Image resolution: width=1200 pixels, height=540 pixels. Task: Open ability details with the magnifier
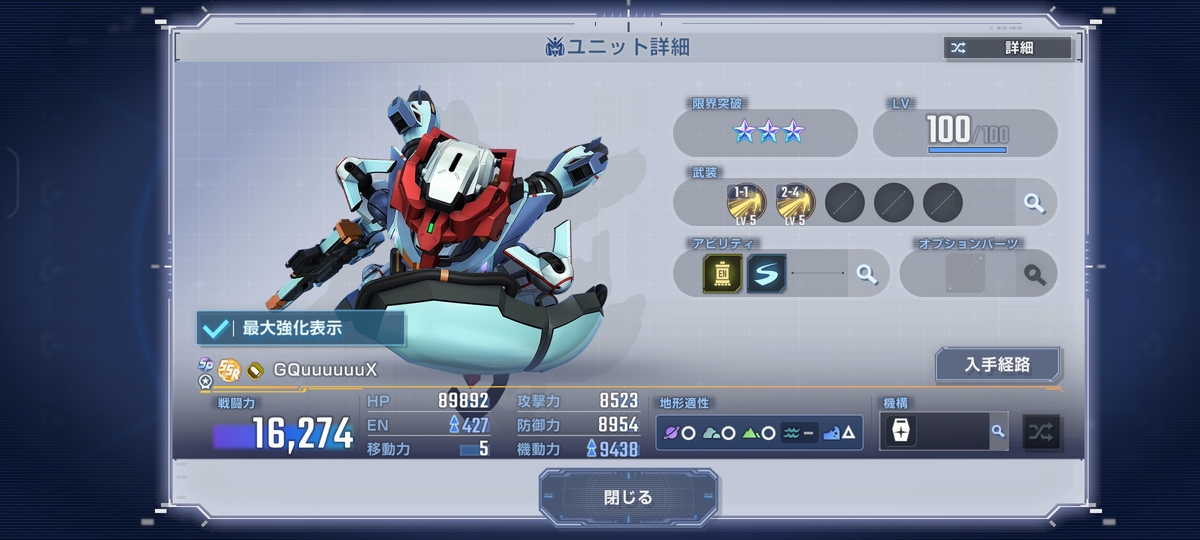(x=866, y=273)
